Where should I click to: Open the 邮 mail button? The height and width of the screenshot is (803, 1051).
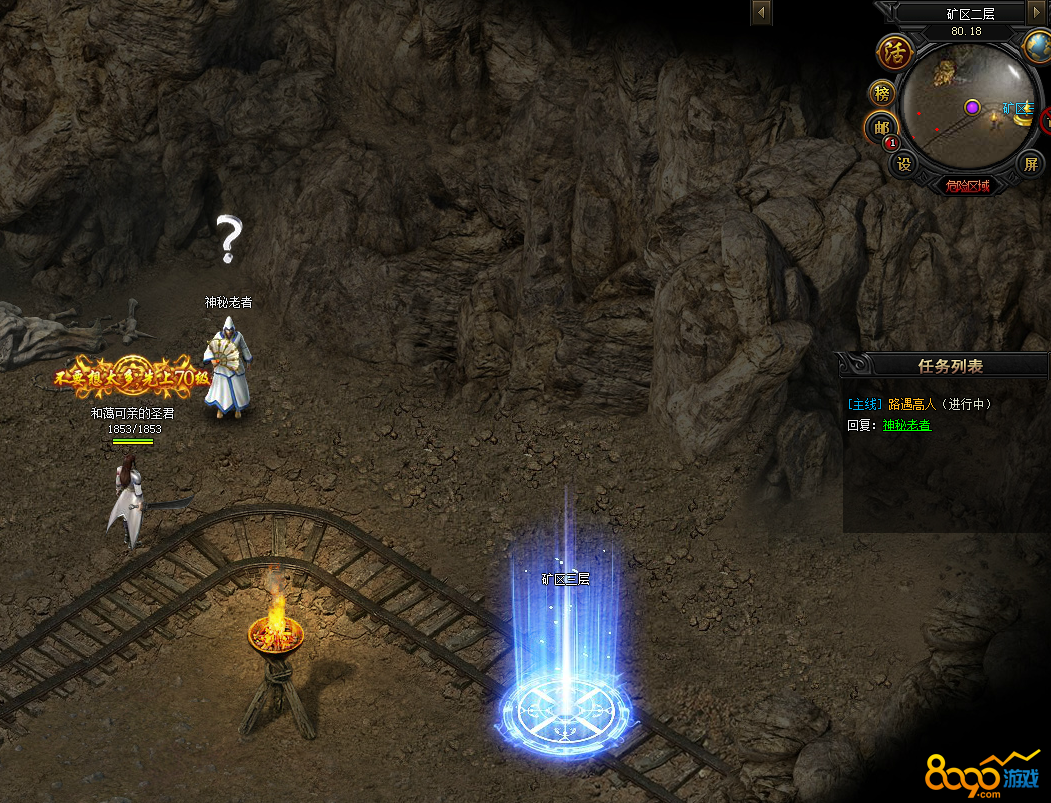click(880, 128)
